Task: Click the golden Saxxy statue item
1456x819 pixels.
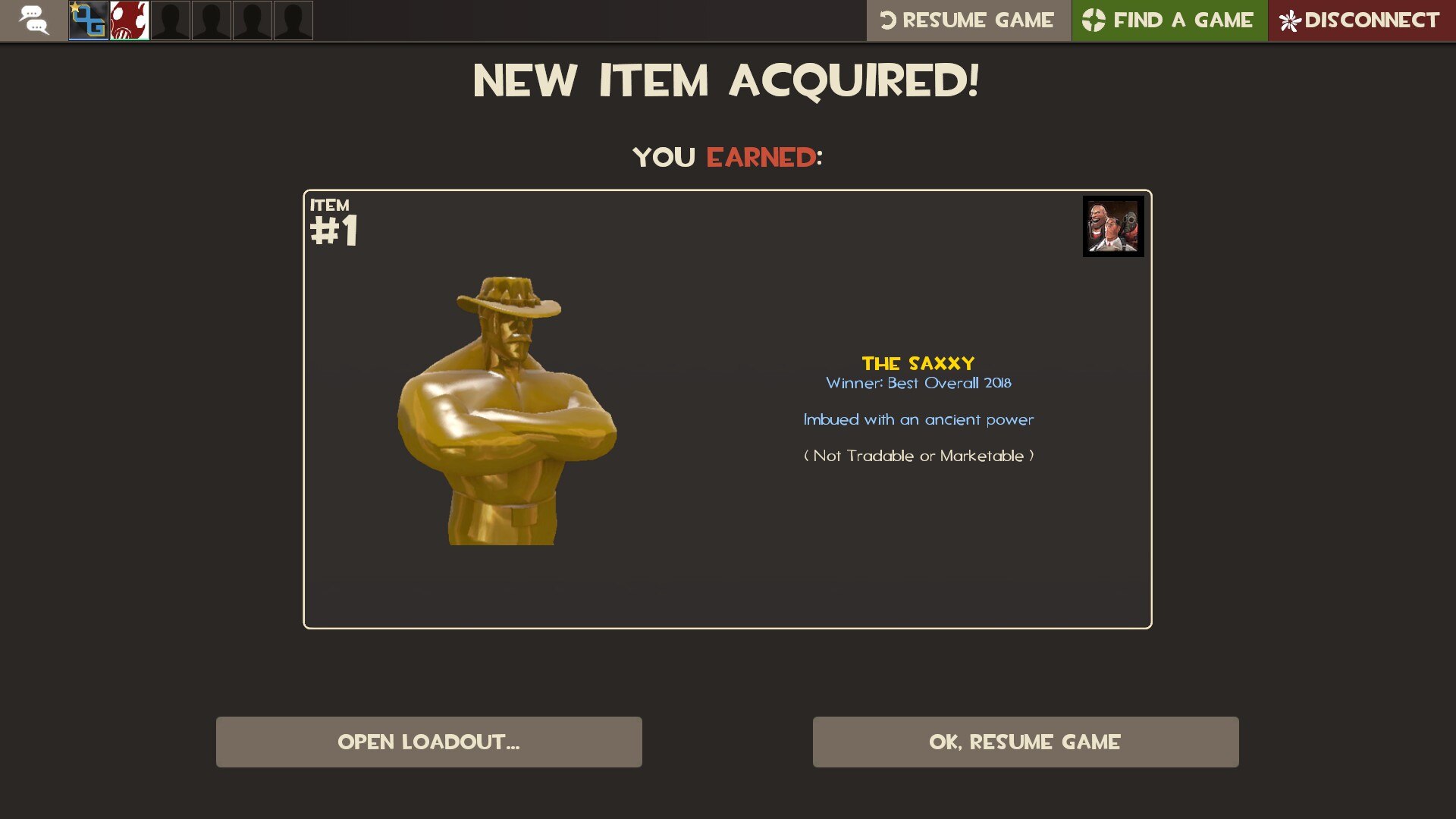Action: (507, 409)
